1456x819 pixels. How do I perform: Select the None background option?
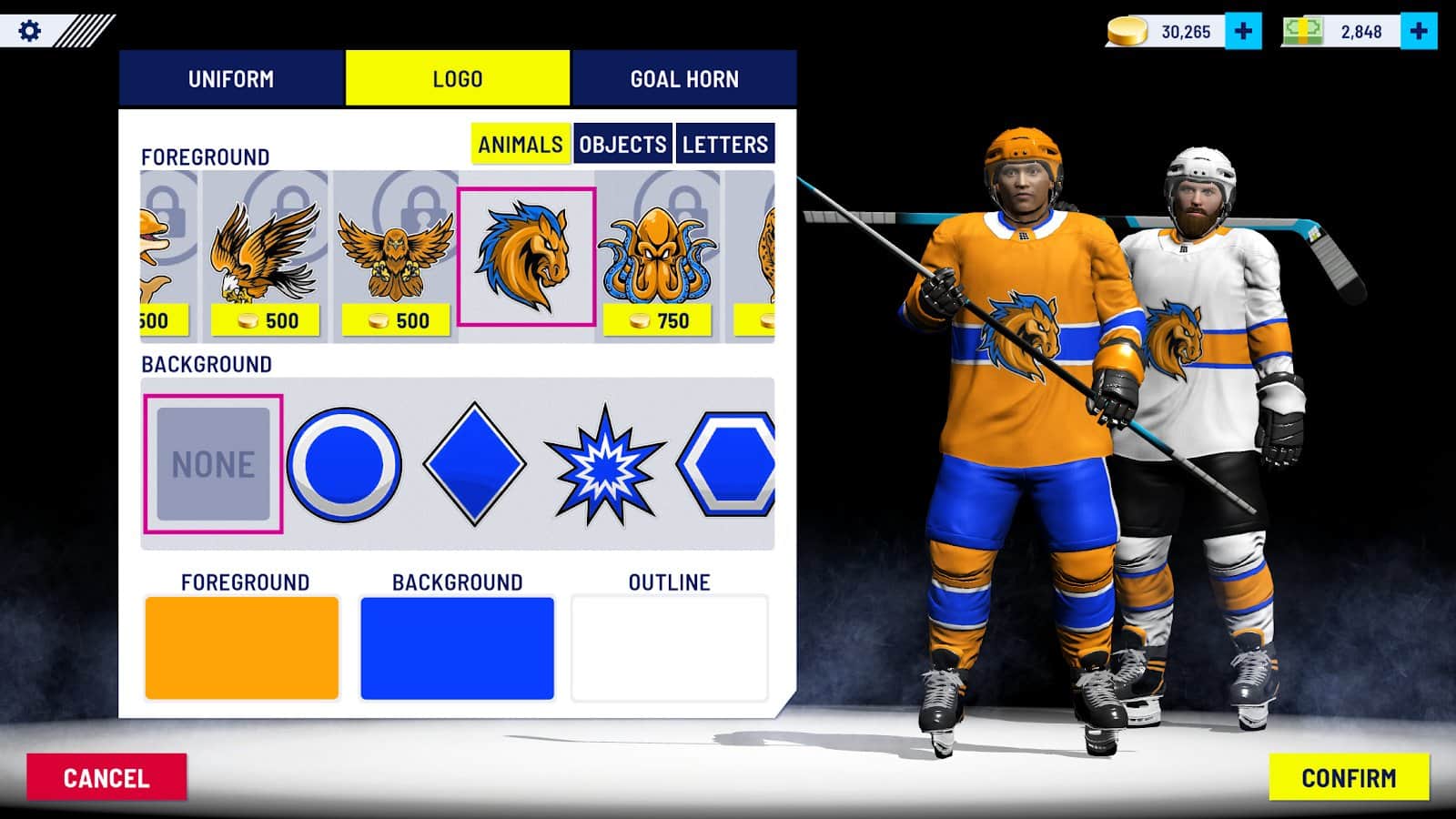pyautogui.click(x=214, y=464)
